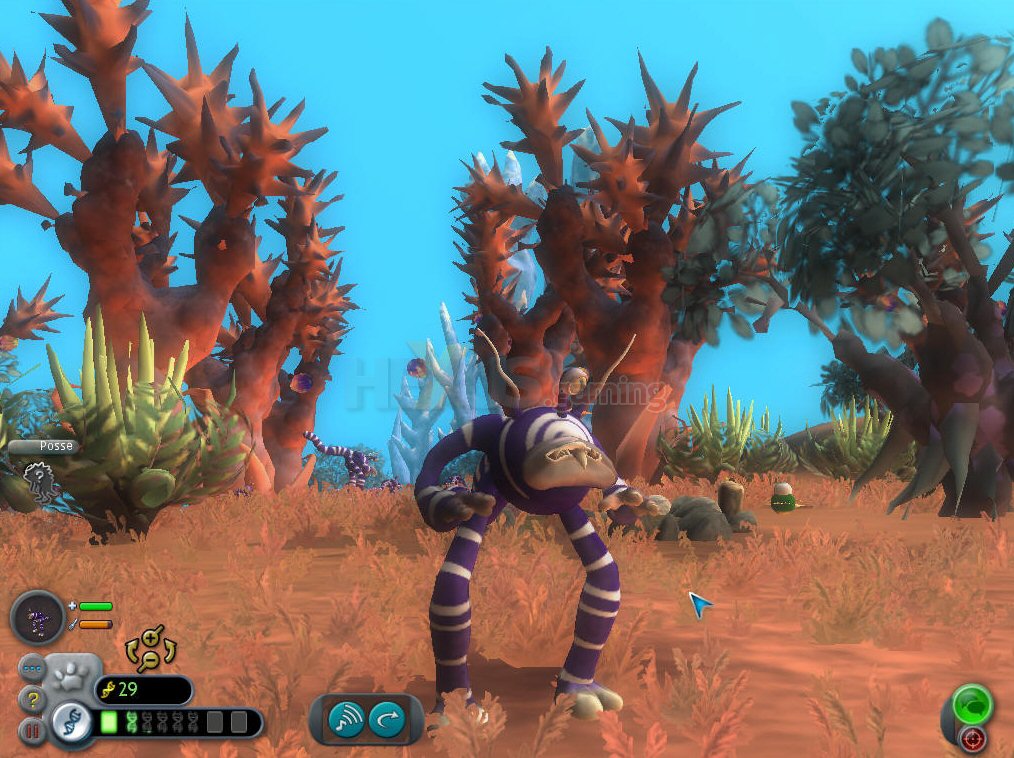Activate the sing ability icon
Viewport: 1014px width, 758px height.
point(346,720)
